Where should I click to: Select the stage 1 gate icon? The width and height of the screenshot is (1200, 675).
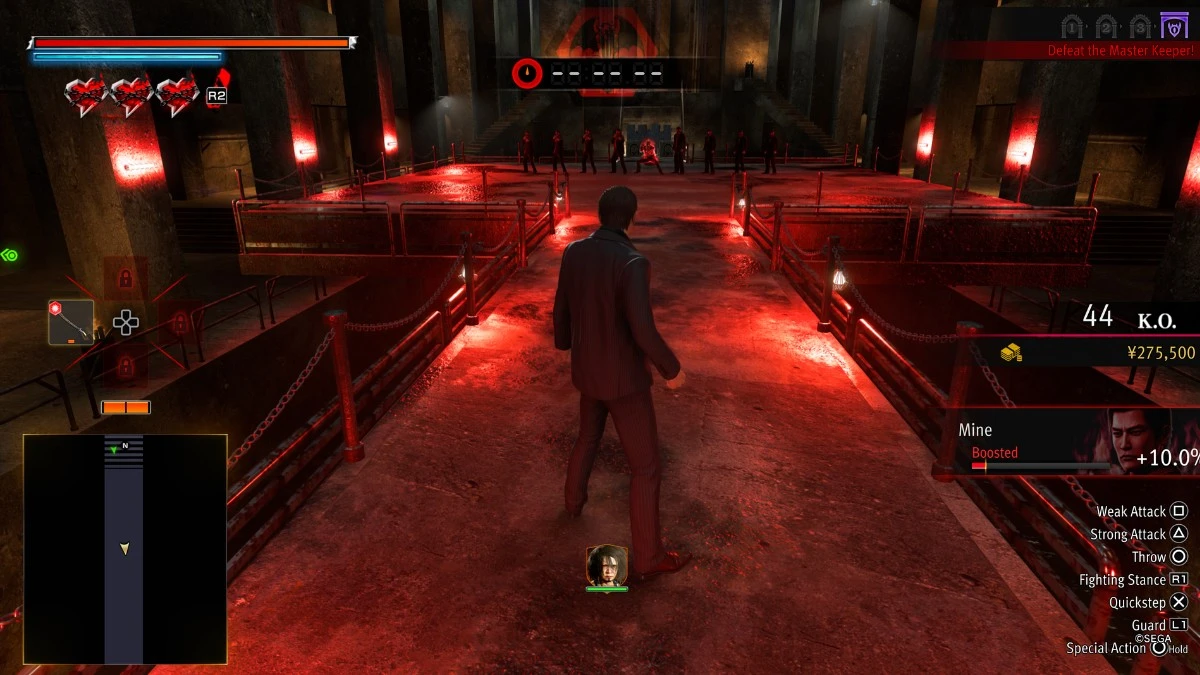[x=1072, y=26]
